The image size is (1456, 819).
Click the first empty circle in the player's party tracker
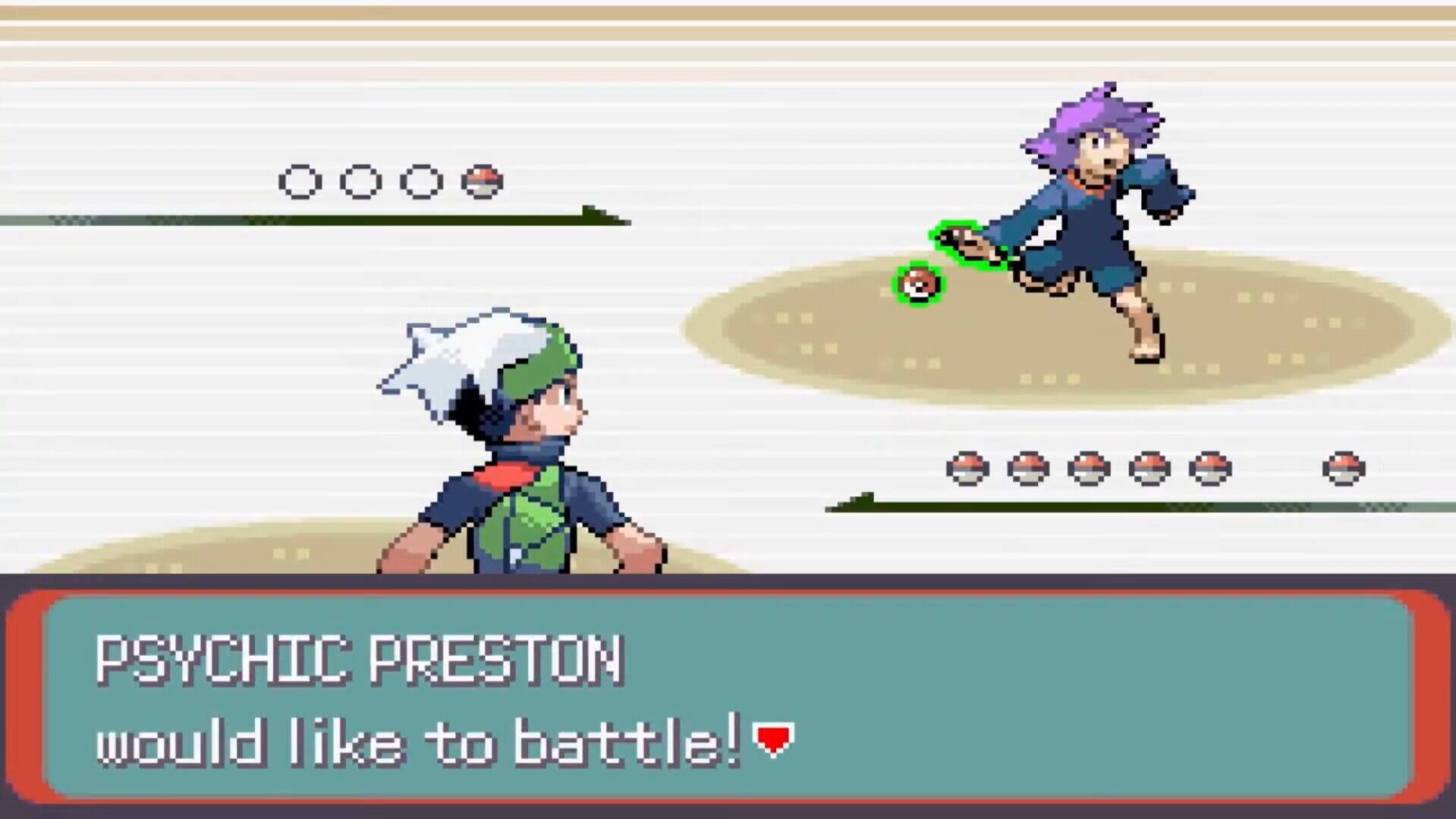[300, 181]
